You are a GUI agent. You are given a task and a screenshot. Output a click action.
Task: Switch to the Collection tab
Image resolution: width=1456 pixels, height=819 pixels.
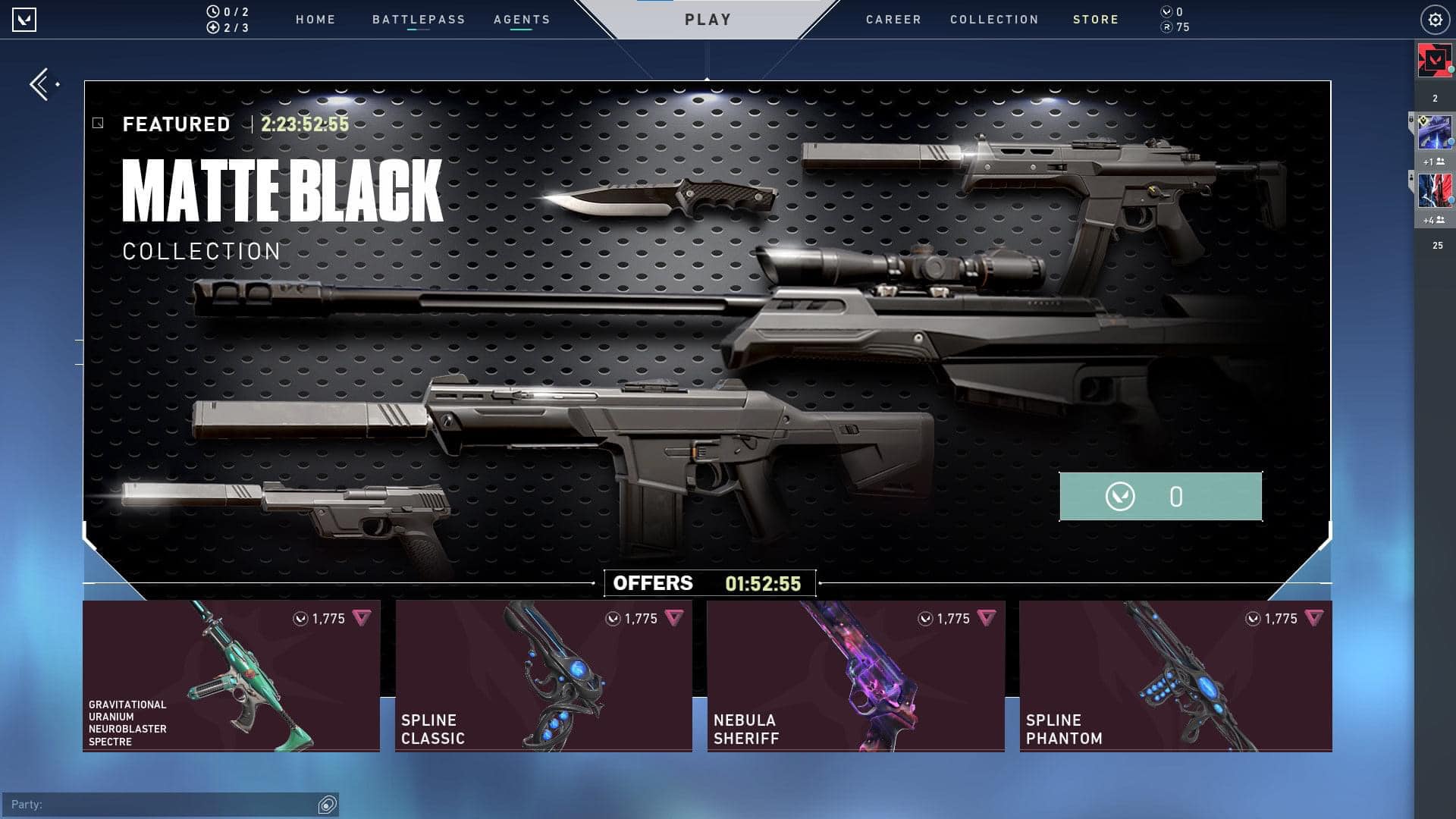[x=994, y=20]
